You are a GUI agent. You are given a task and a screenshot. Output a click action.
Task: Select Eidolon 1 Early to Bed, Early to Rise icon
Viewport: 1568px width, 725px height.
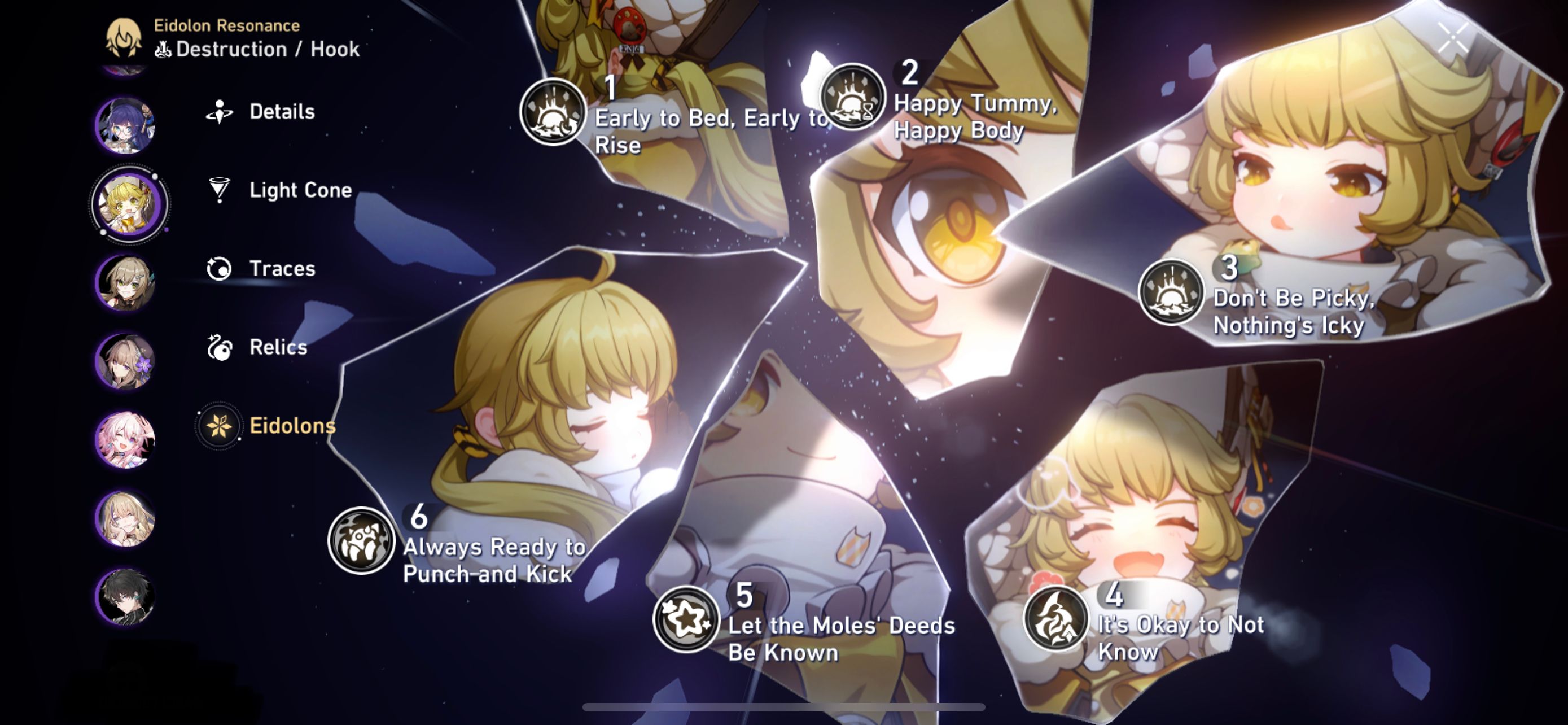point(553,111)
